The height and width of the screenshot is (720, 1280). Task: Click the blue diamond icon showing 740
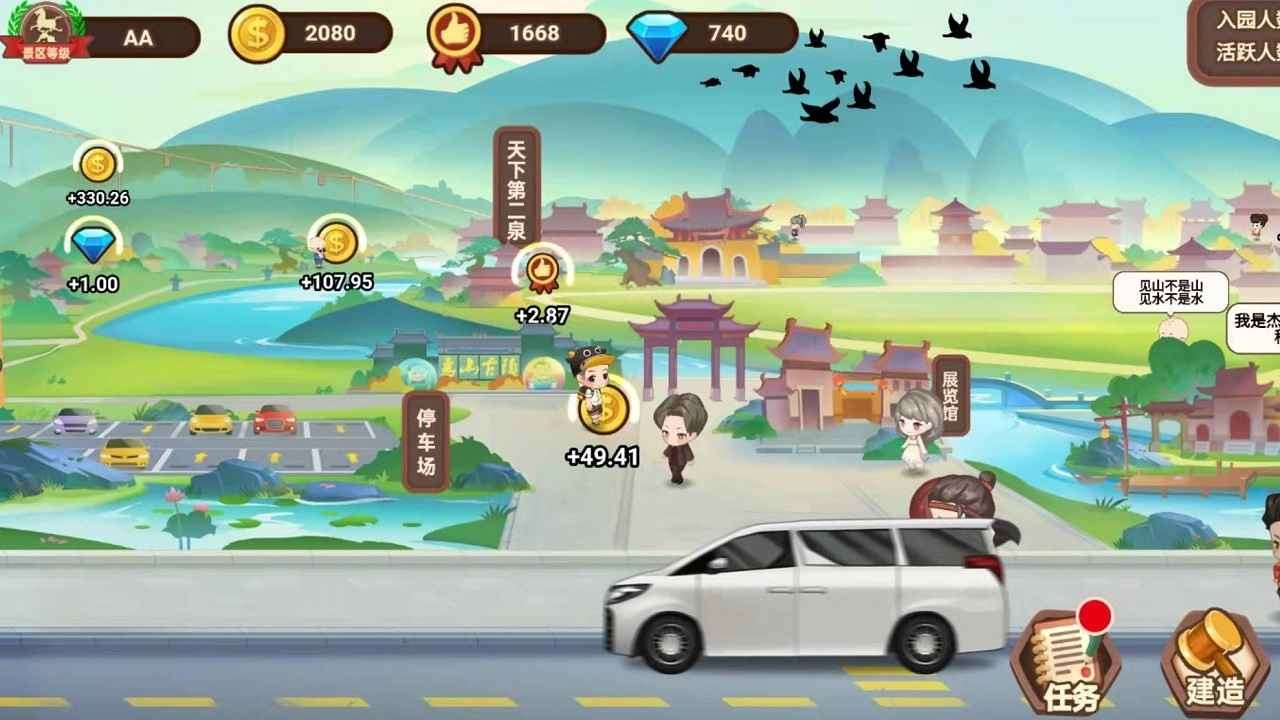click(655, 30)
